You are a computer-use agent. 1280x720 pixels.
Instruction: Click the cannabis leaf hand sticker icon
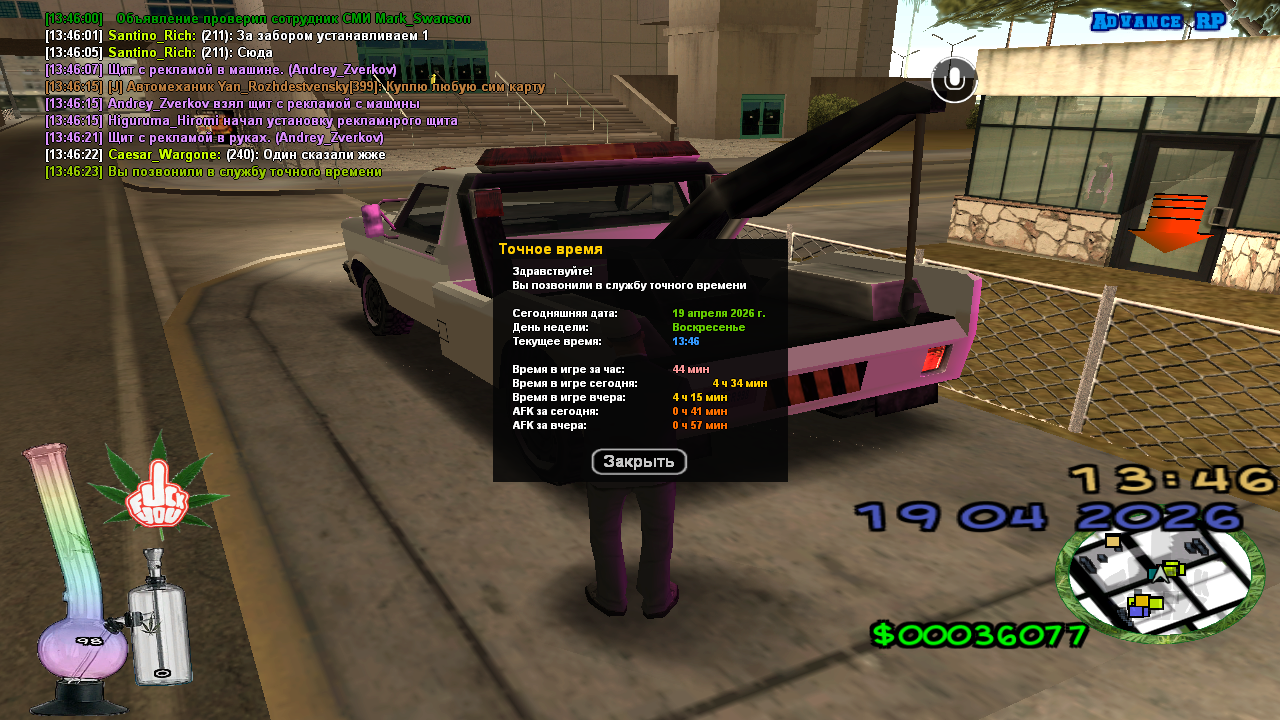pyautogui.click(x=158, y=491)
